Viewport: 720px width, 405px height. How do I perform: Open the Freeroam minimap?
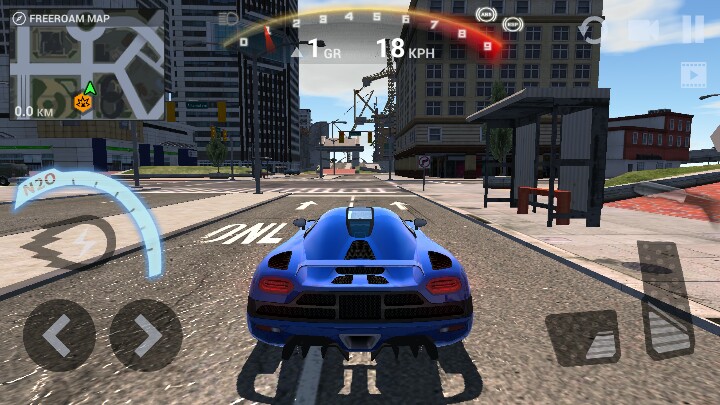pos(86,66)
